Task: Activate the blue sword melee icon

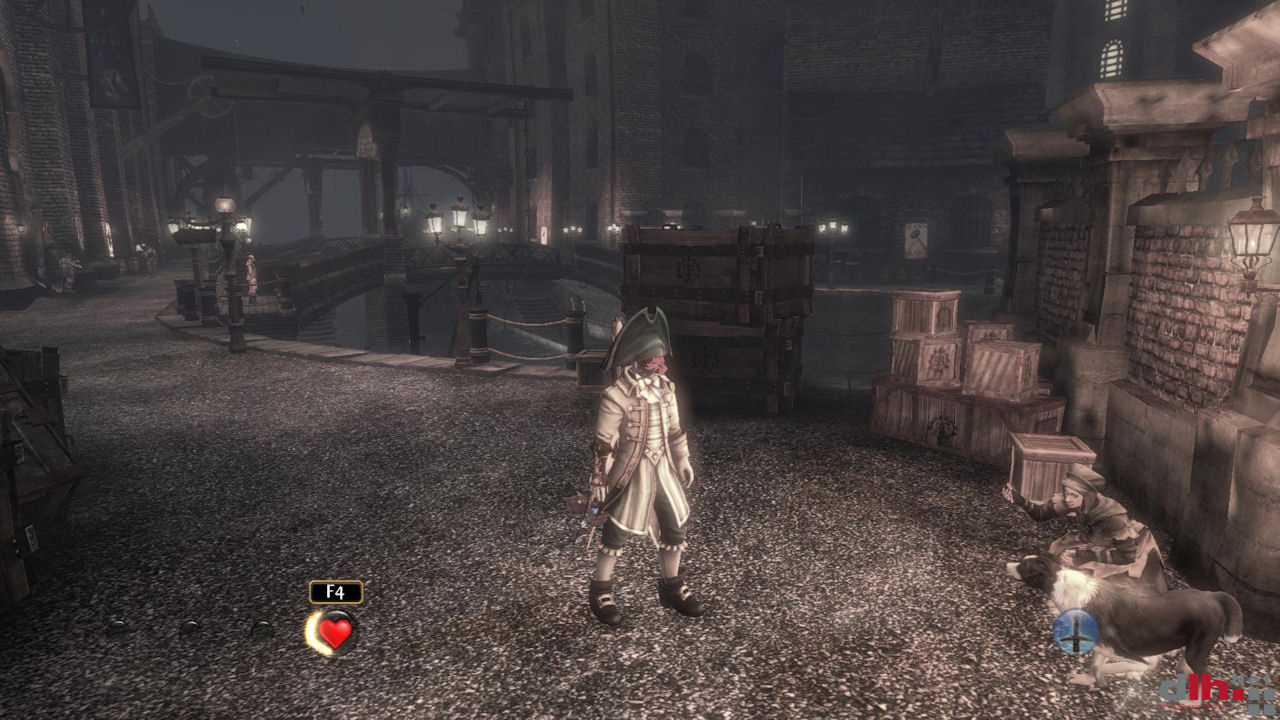Action: 1076,632
